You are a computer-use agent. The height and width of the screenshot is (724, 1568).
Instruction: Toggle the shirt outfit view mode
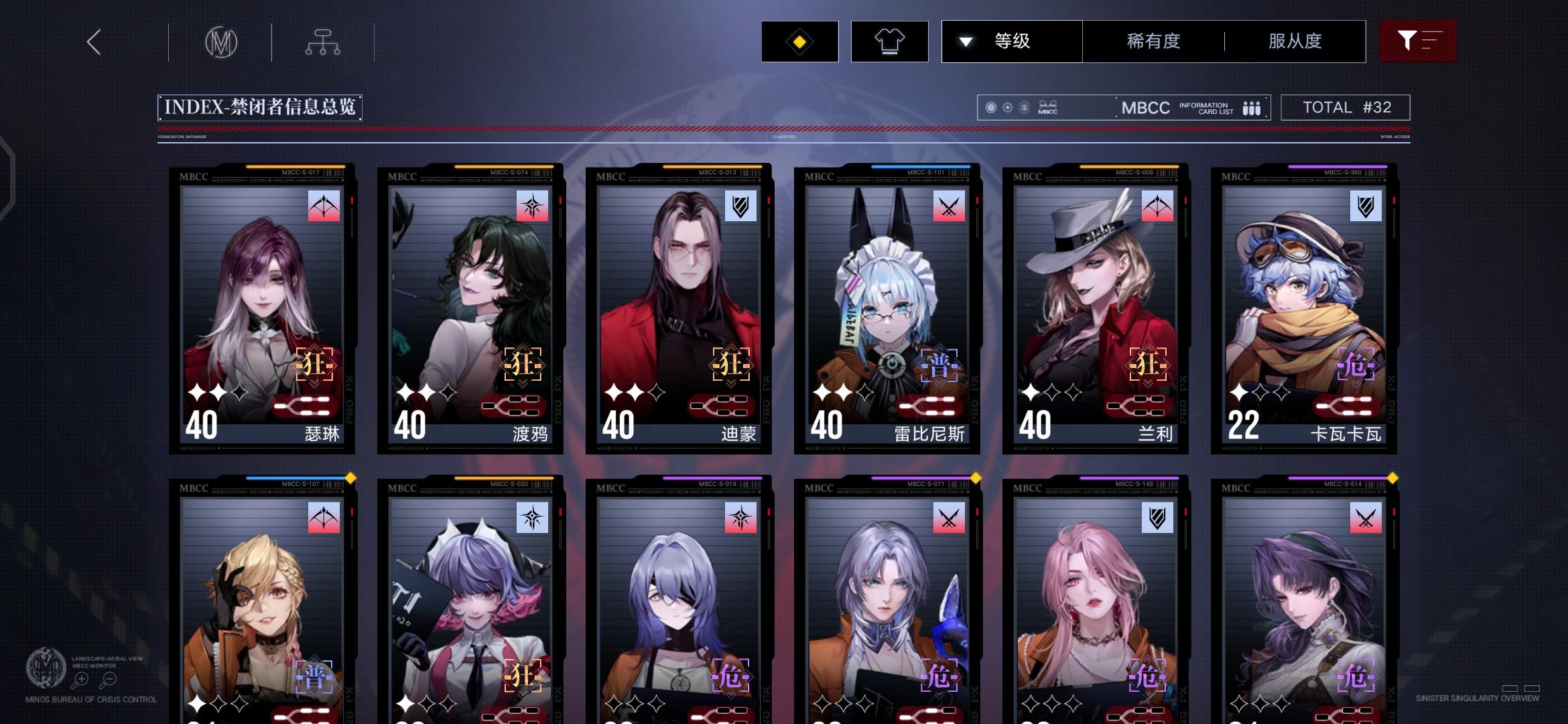coord(889,42)
